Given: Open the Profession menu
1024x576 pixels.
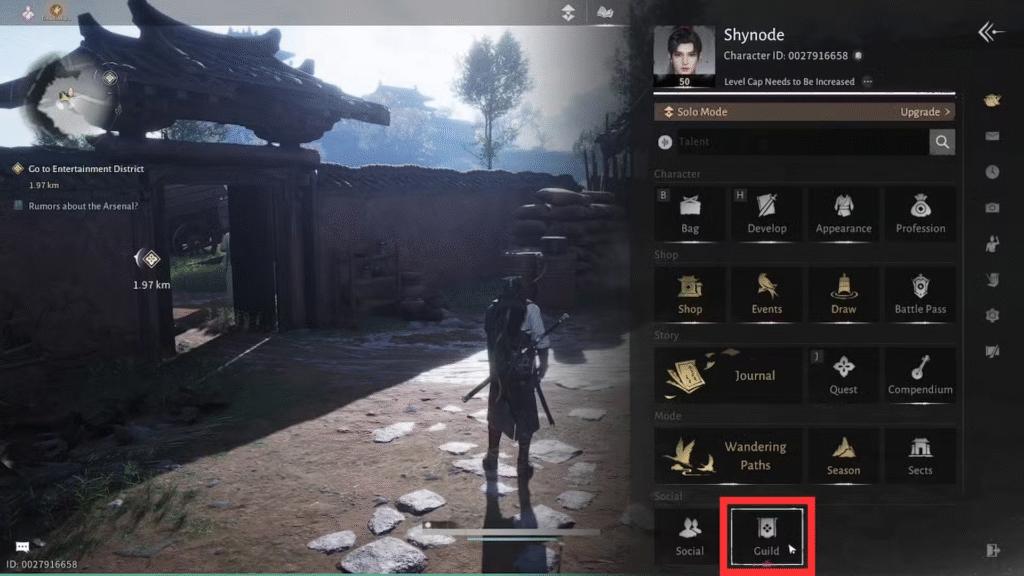Looking at the screenshot, I should (x=920, y=213).
